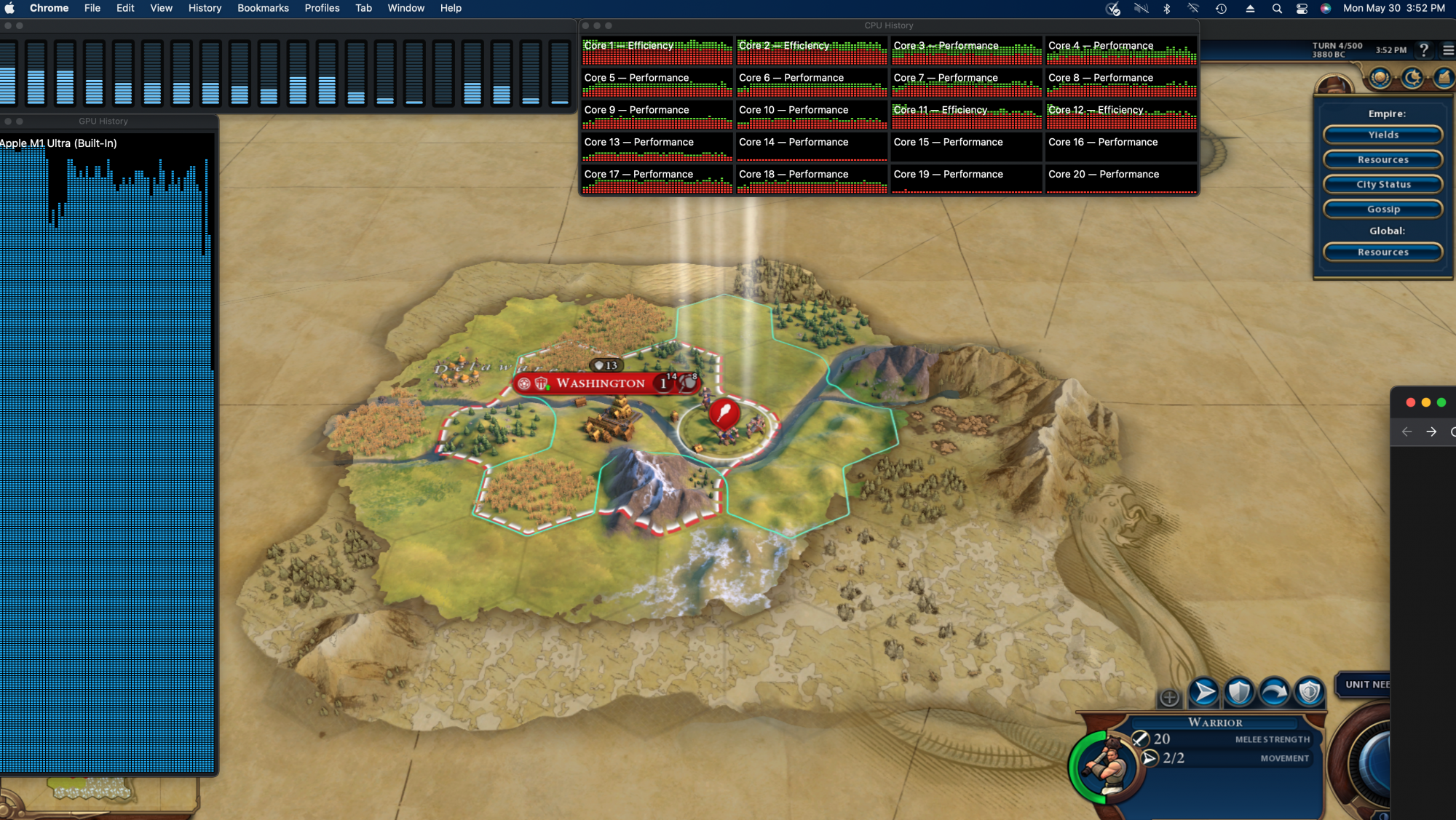
Task: Click the crescent moon and star icon
Action: tap(1412, 78)
